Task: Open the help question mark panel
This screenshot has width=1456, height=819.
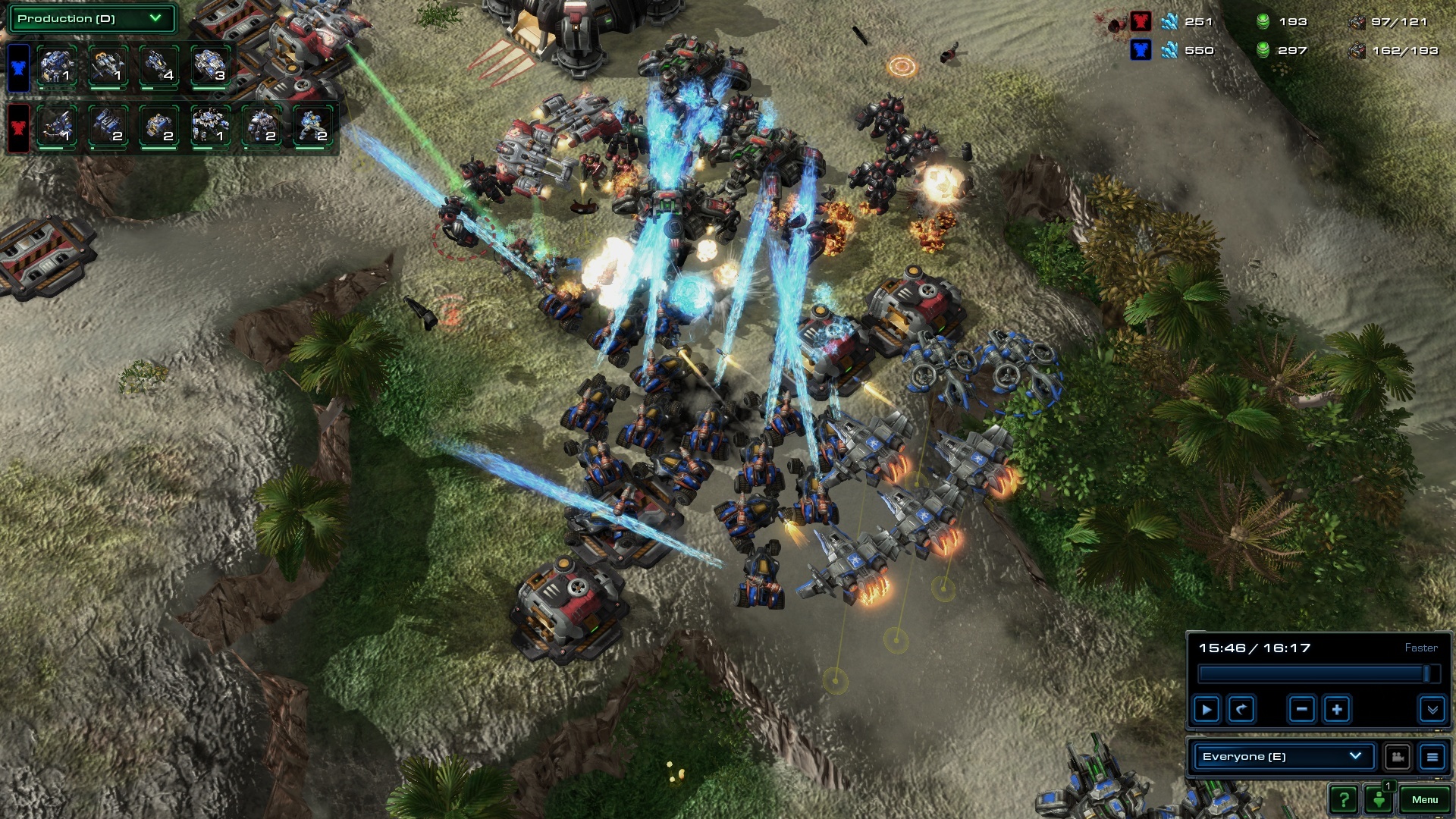Action: pos(1343,799)
